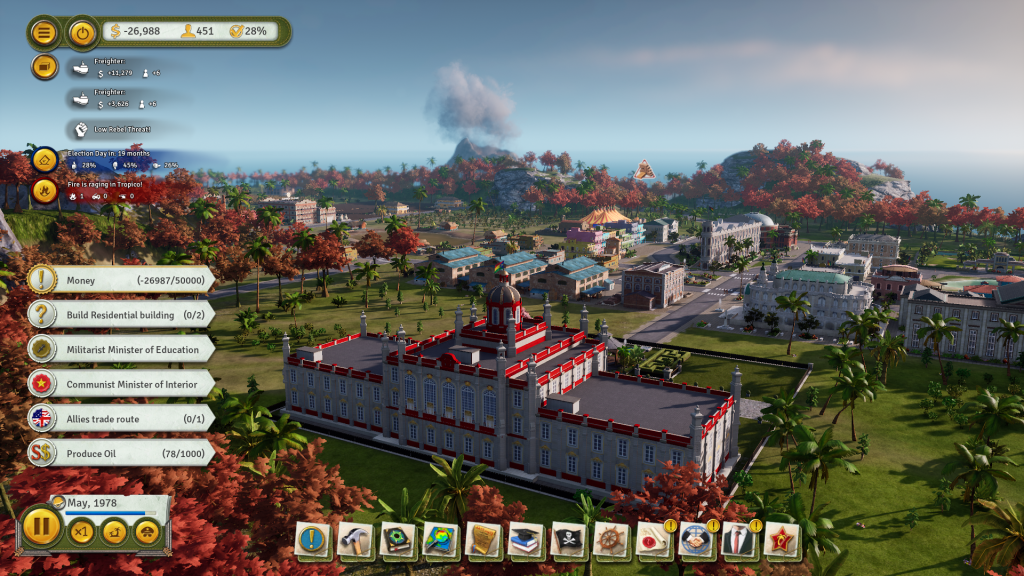This screenshot has width=1024, height=576.
Task: Open the graduation cap research menu
Action: 526,541
